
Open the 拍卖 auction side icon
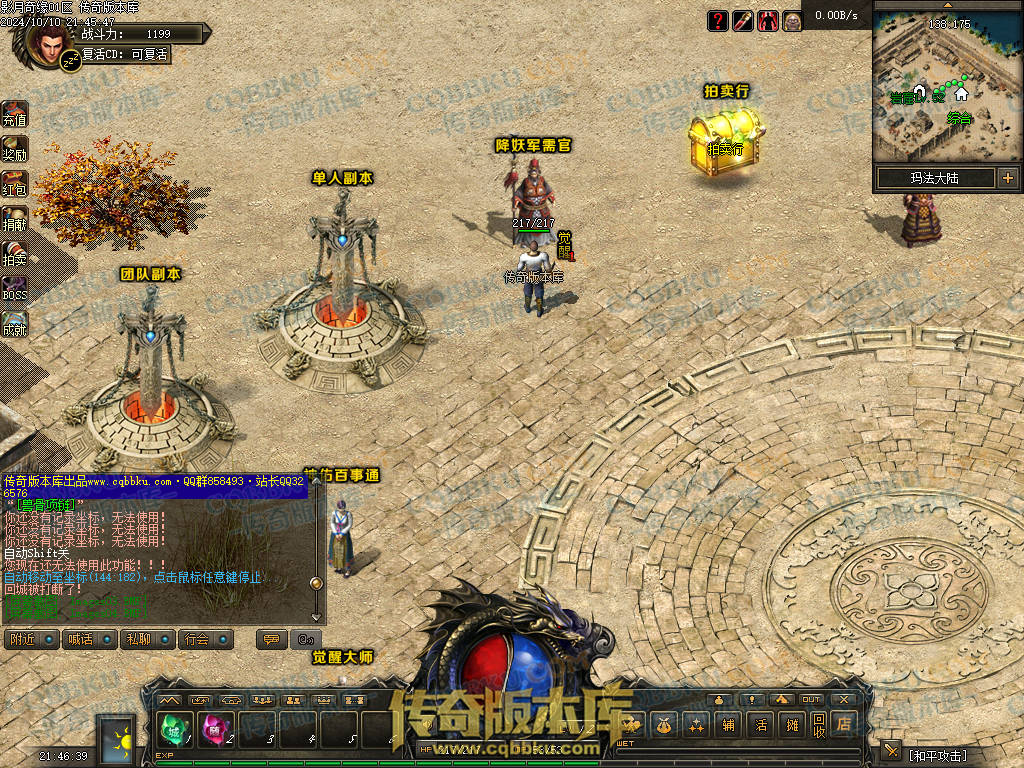pos(14,254)
